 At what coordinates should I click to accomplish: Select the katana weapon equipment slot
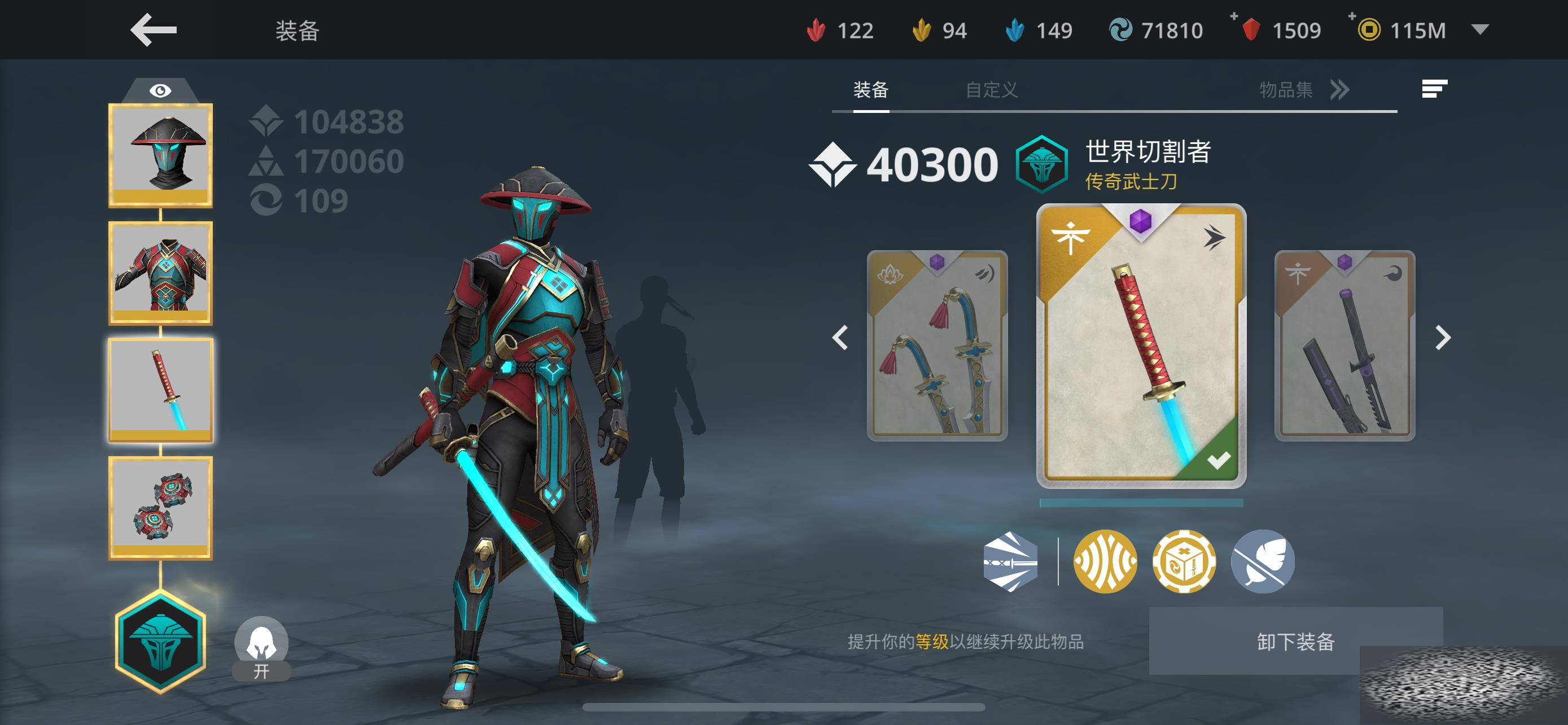pos(161,390)
